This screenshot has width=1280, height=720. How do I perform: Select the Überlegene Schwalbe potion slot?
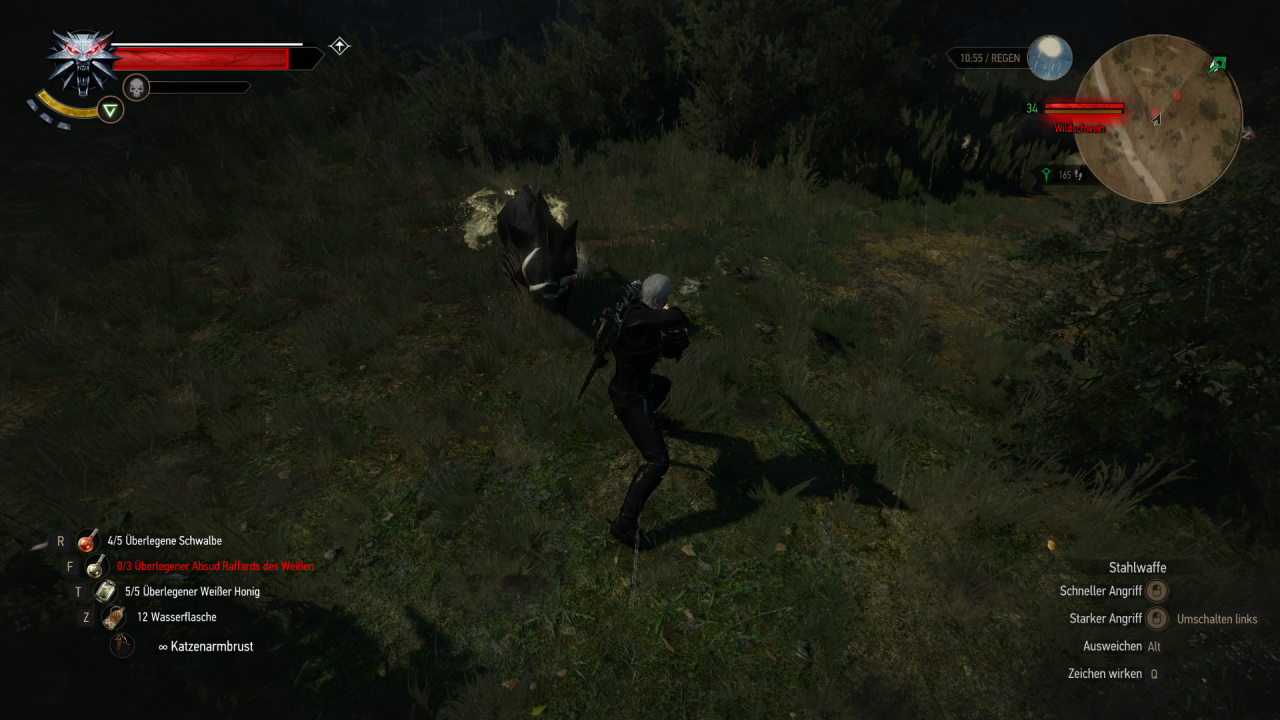[x=88, y=541]
